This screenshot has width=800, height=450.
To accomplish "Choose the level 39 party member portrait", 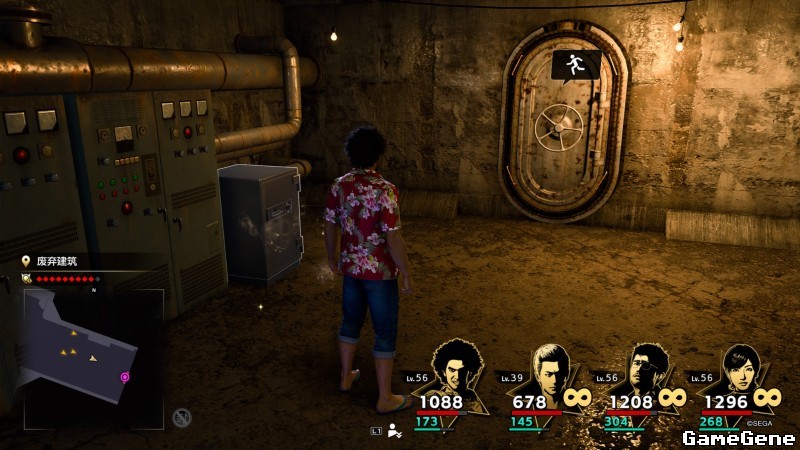I will [x=550, y=368].
